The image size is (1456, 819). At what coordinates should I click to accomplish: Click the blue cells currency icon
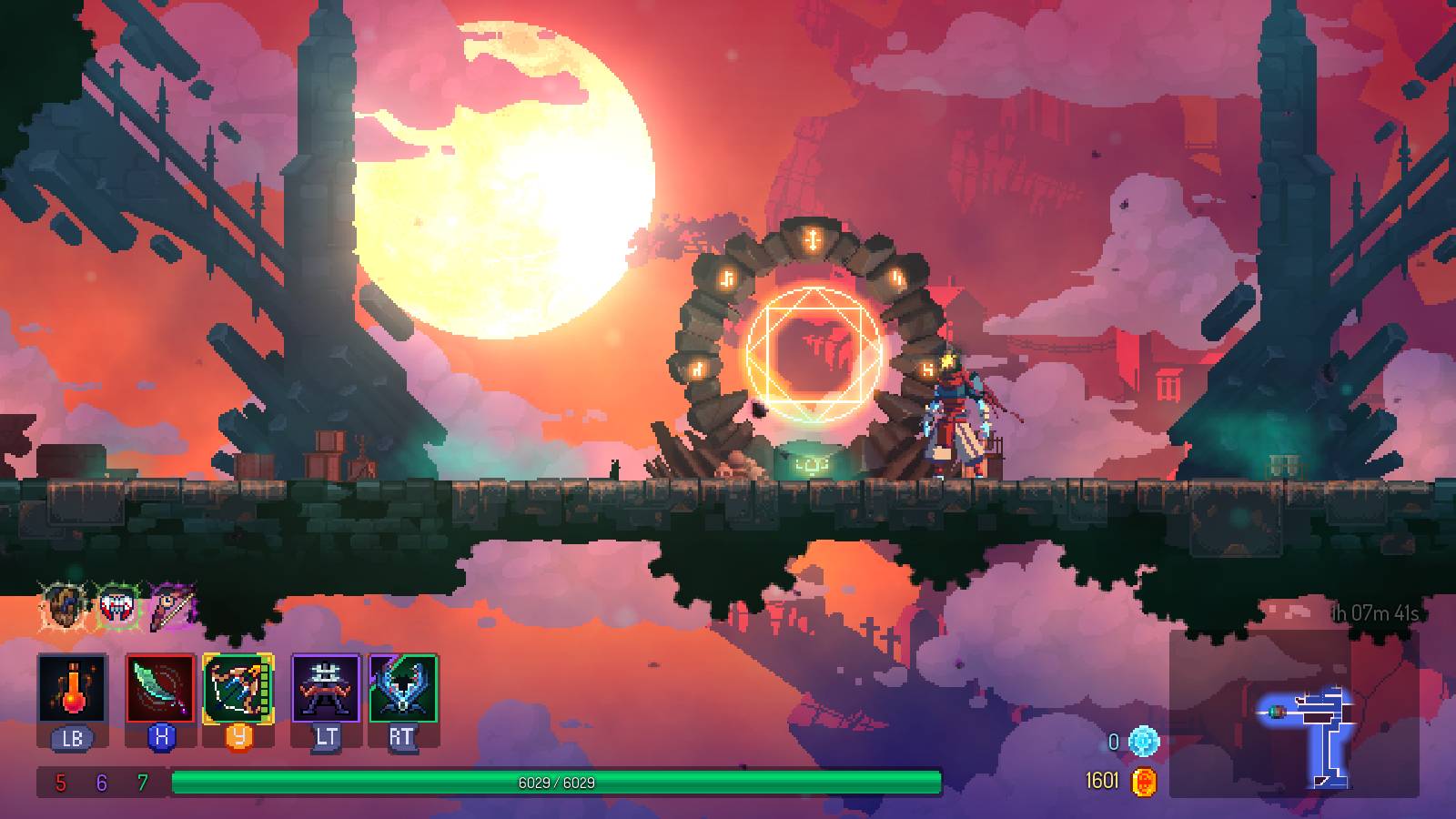[1144, 742]
